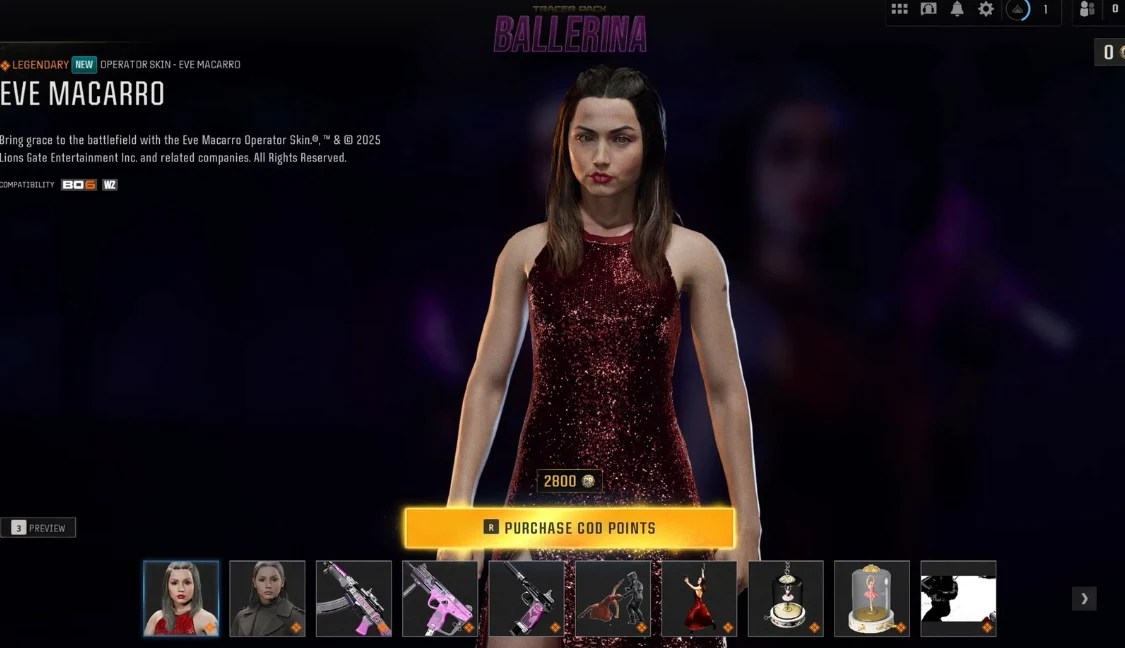Open the social friends icon
This screenshot has height=648, width=1125.
pyautogui.click(x=1087, y=9)
